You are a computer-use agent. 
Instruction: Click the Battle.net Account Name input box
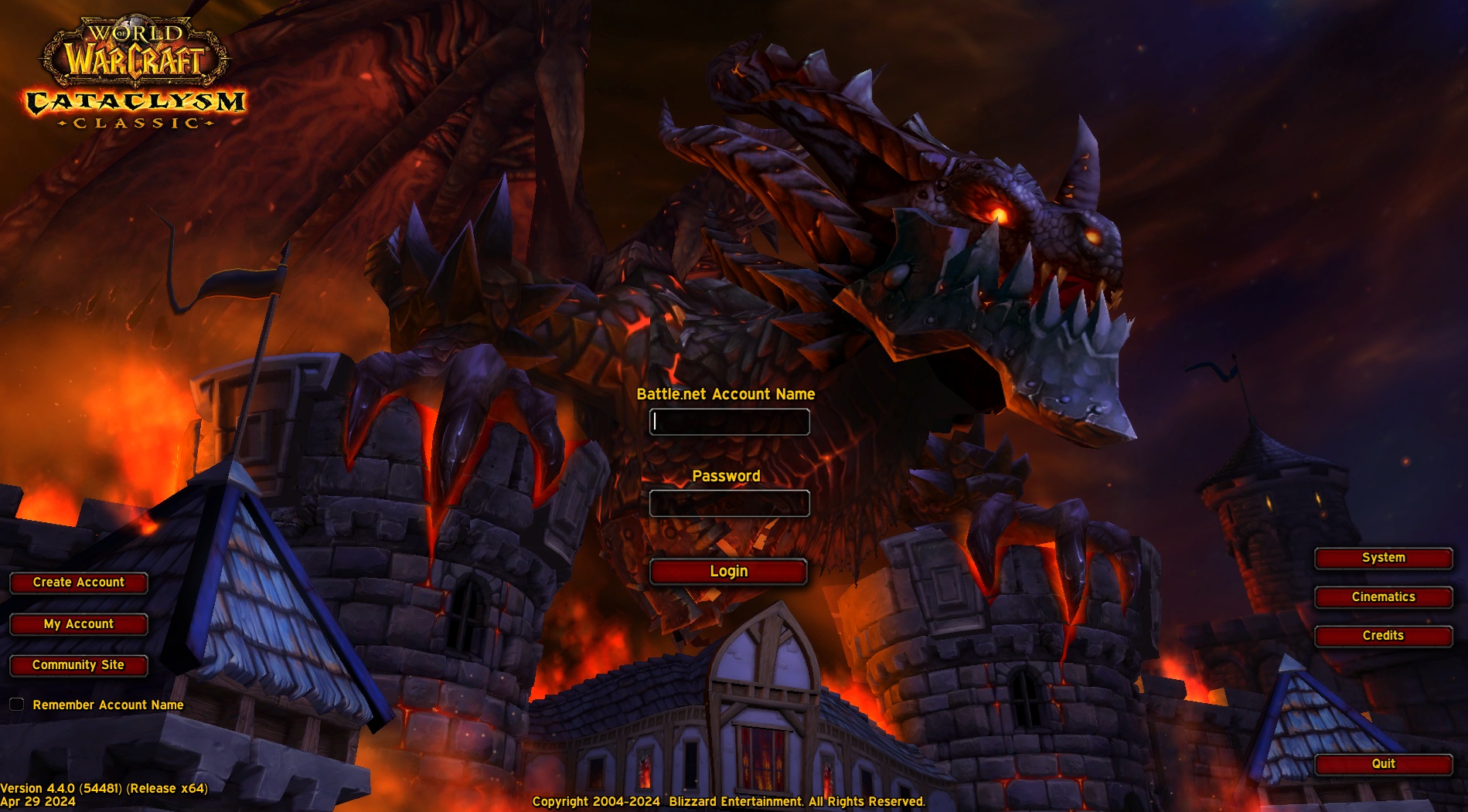tap(728, 422)
